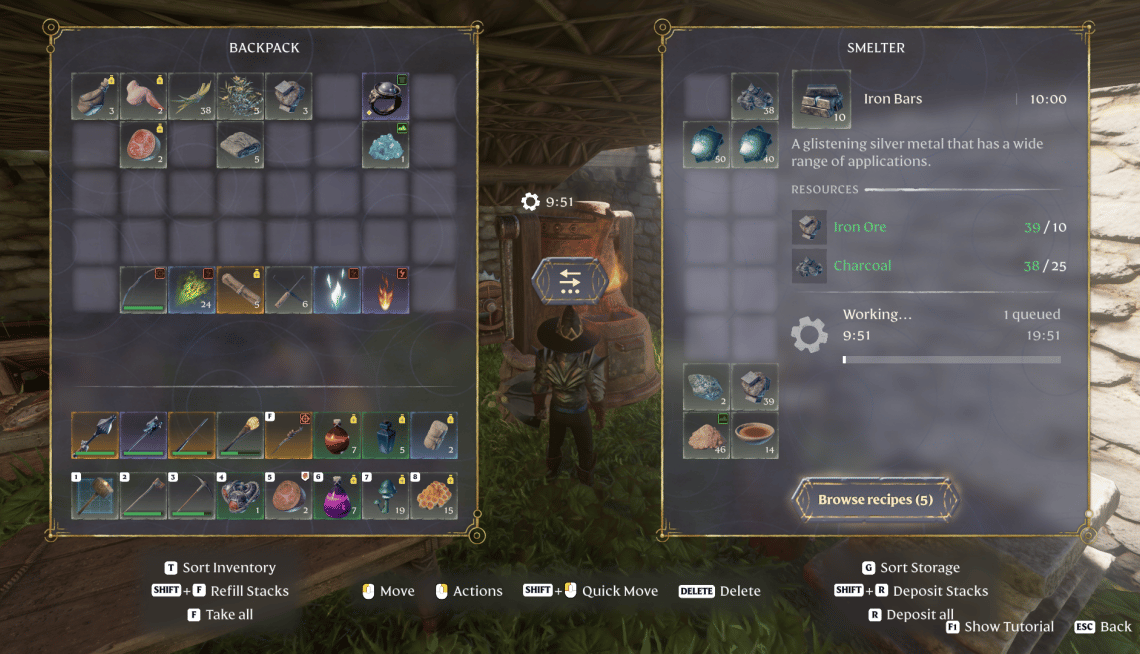Select the ring in the backpack
The image size is (1140, 654).
(x=385, y=96)
